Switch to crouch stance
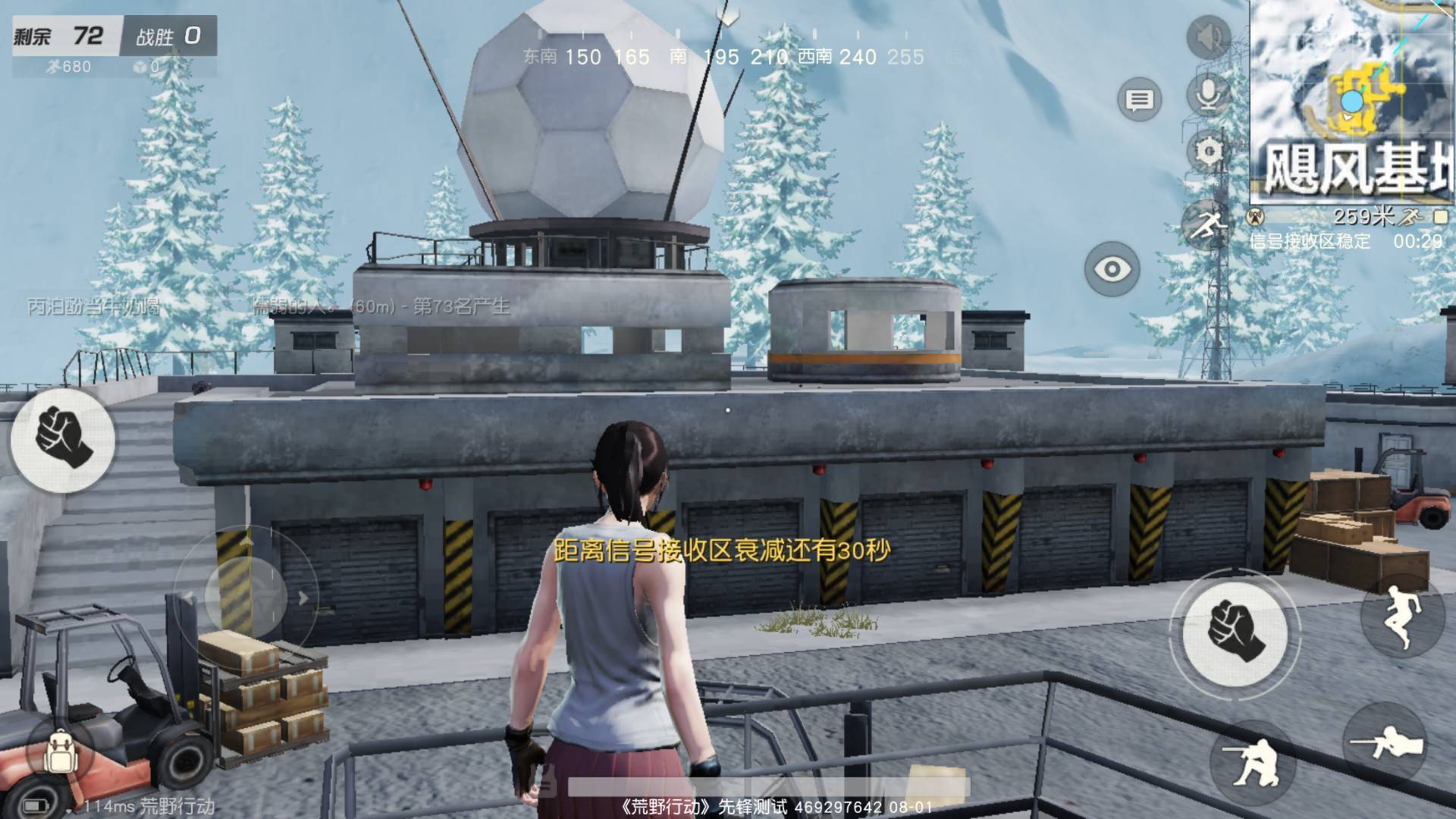Screen dimensions: 1456x819 pyautogui.click(x=1254, y=761)
